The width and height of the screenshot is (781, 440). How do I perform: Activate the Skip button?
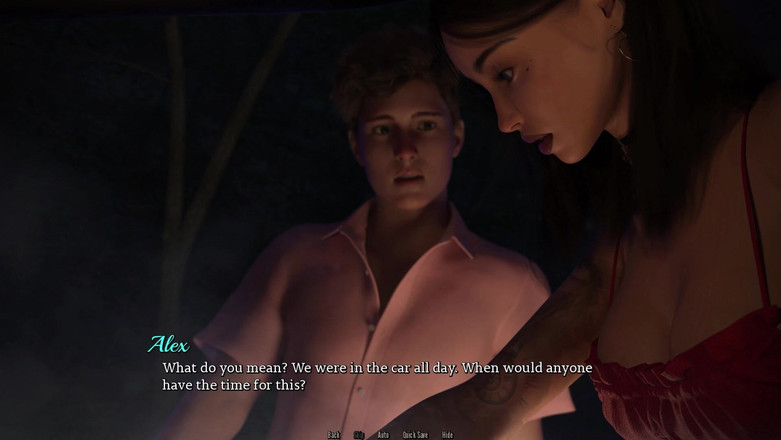pyautogui.click(x=359, y=435)
